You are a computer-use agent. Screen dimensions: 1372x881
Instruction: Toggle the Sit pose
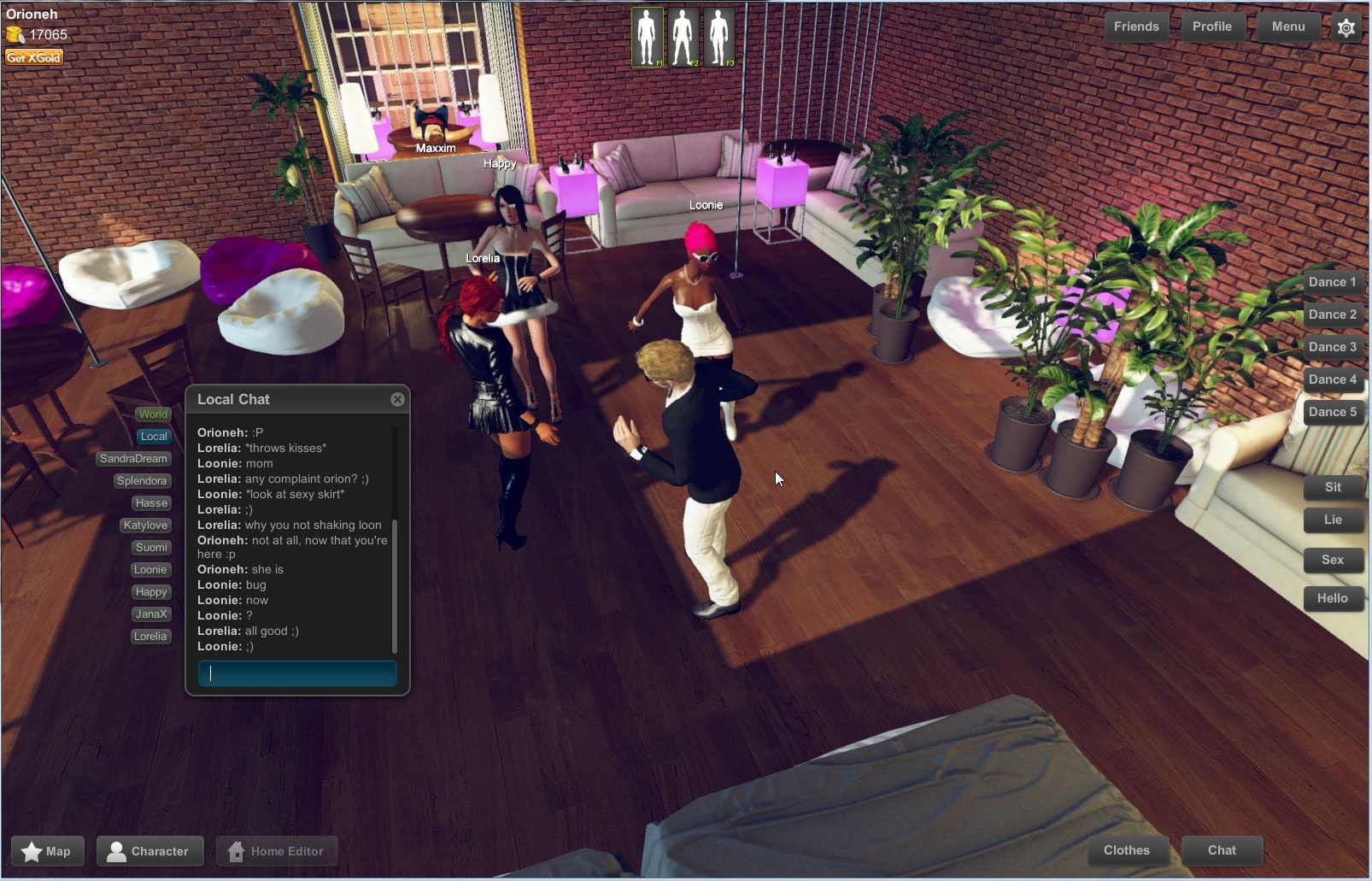click(1334, 487)
